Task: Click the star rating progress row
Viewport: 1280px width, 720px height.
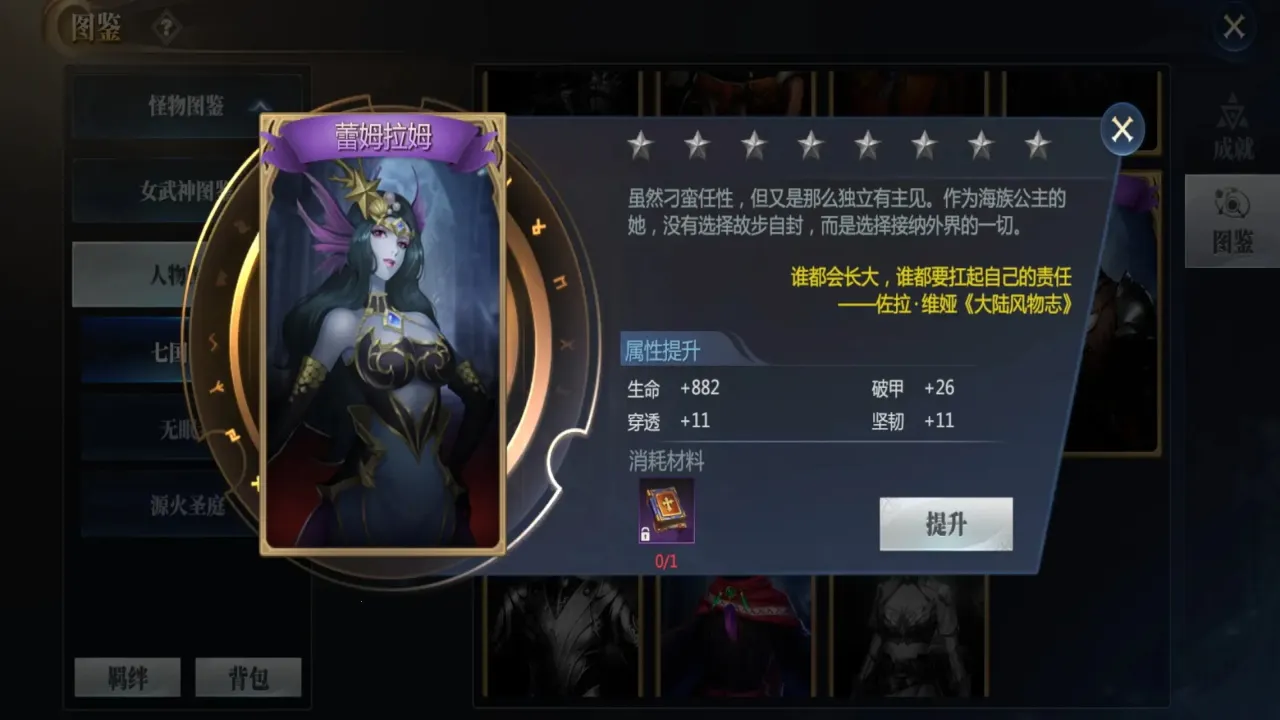Action: [x=840, y=145]
